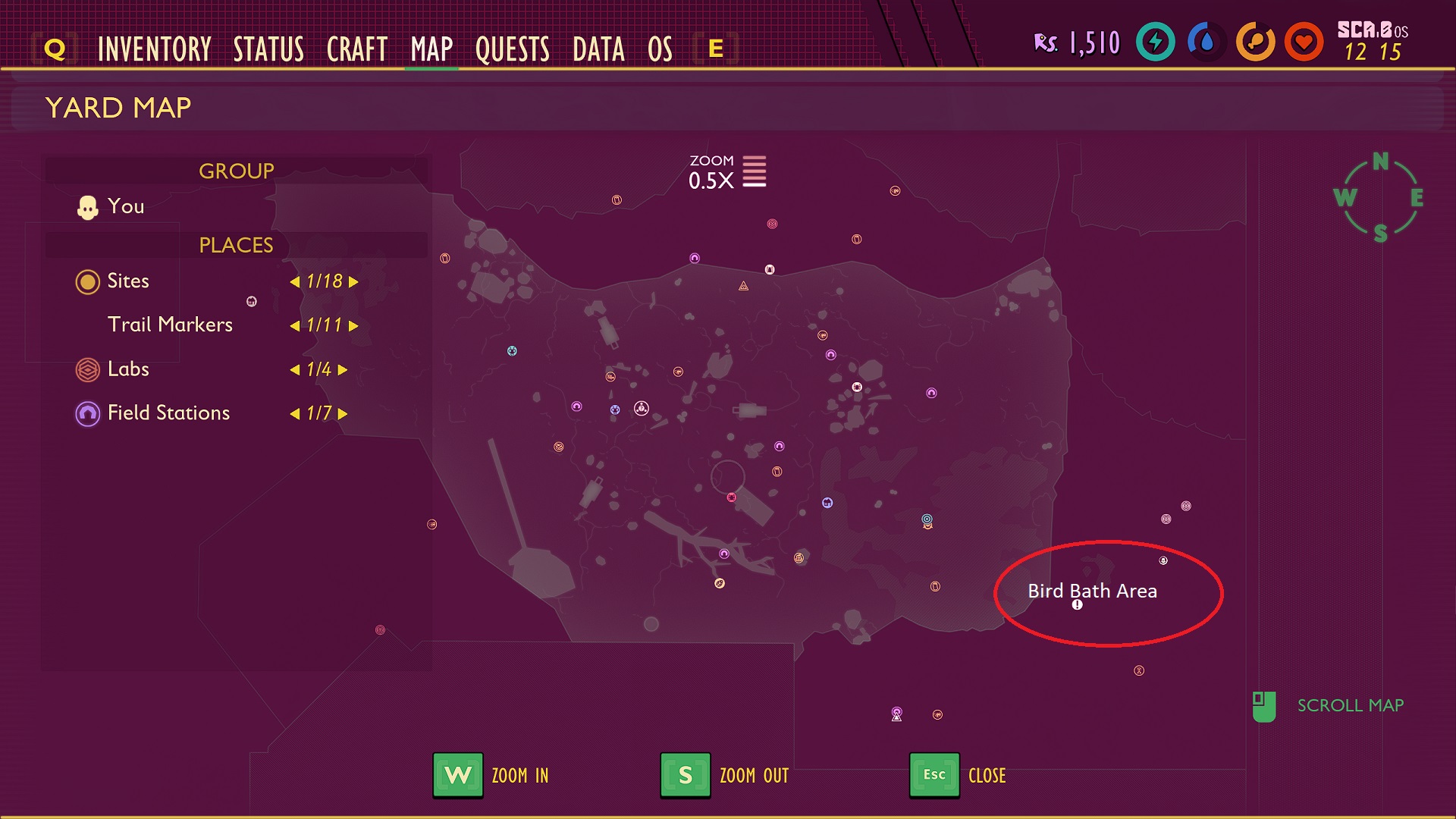This screenshot has height=819, width=1456.
Task: Click the 'You' player head icon under Group
Action: 88,206
